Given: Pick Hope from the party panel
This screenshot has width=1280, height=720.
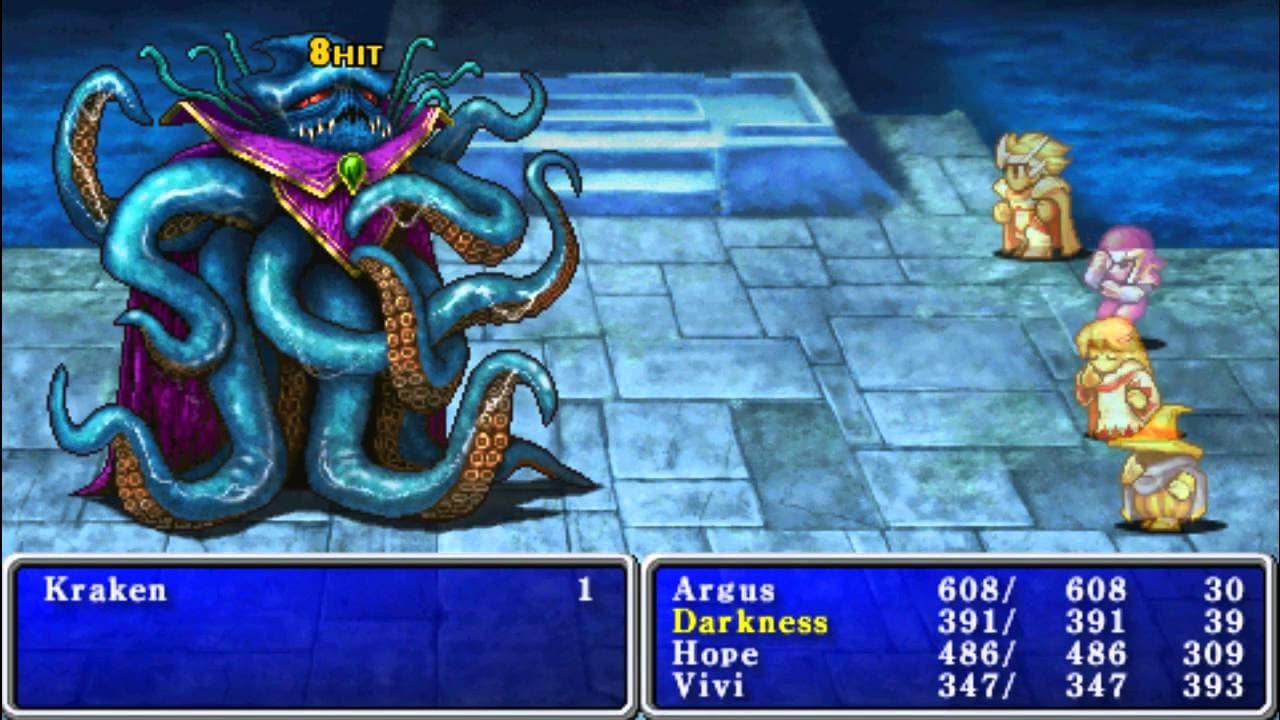Looking at the screenshot, I should [715, 654].
